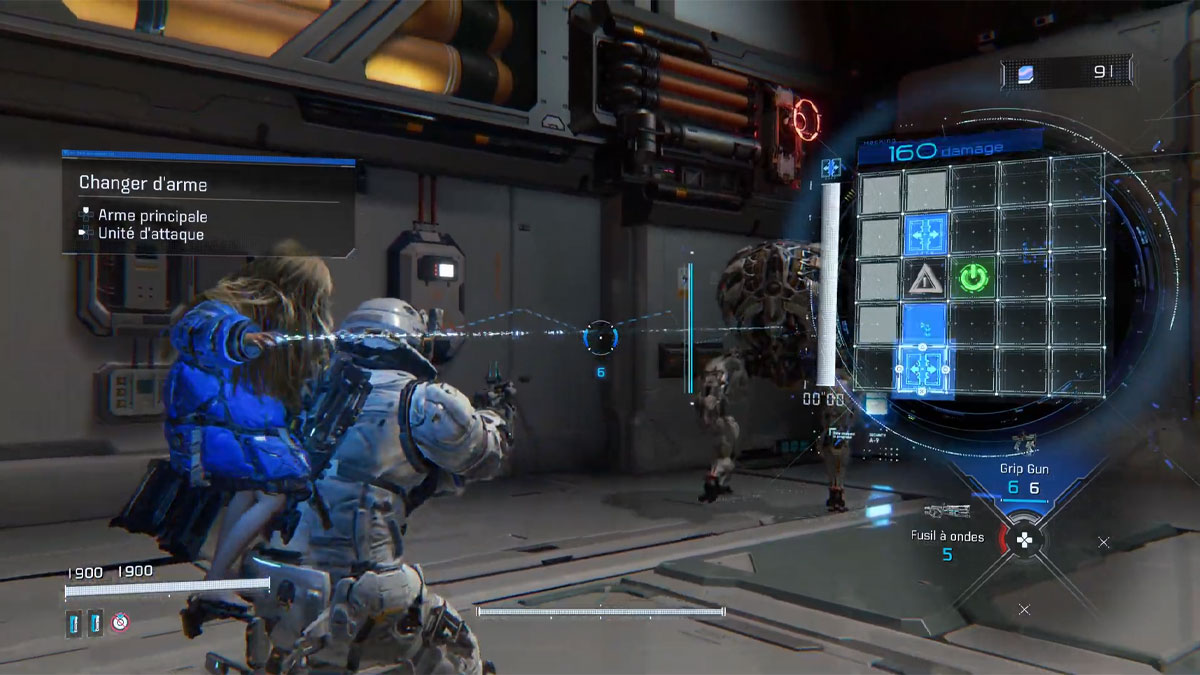
Task: Select the warning triangle tile on hacking grid
Action: tap(926, 278)
